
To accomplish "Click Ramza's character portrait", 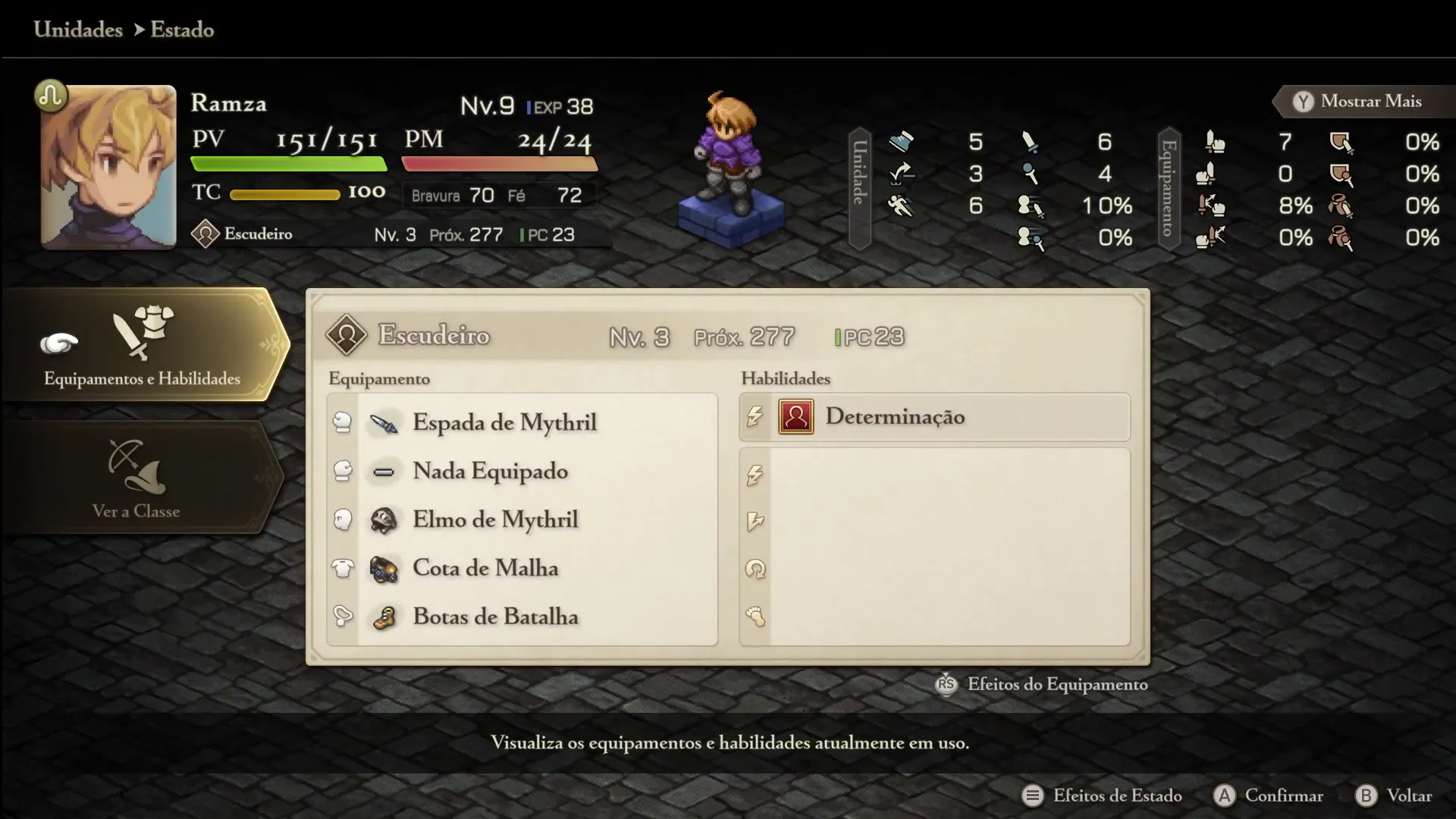I will pos(108,167).
